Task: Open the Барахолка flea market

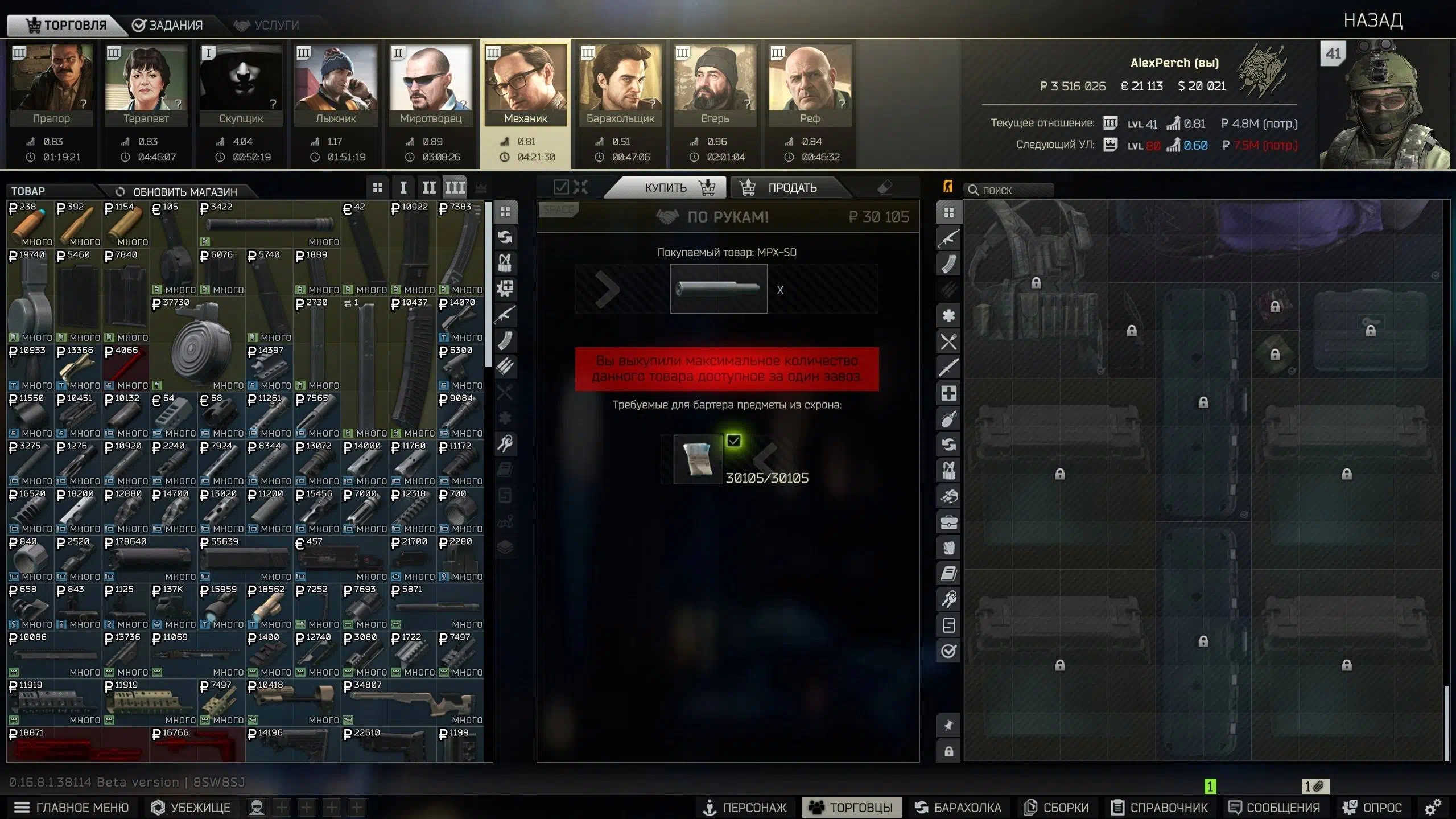Action: point(958,807)
